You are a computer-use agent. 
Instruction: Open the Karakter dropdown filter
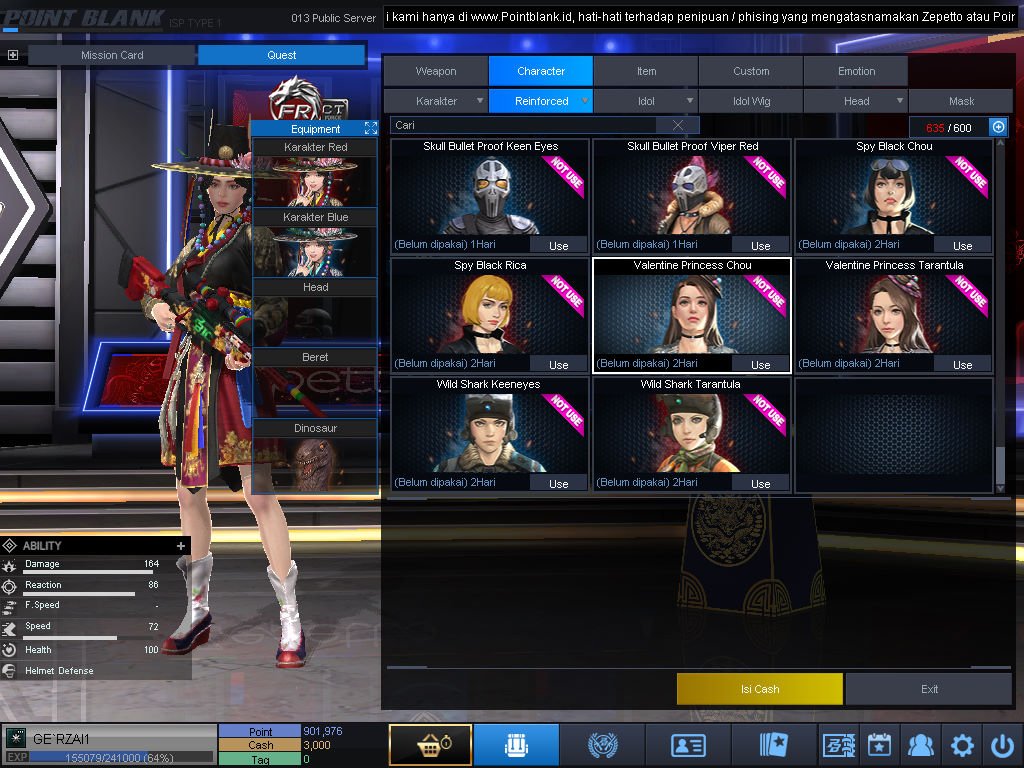pyautogui.click(x=437, y=101)
